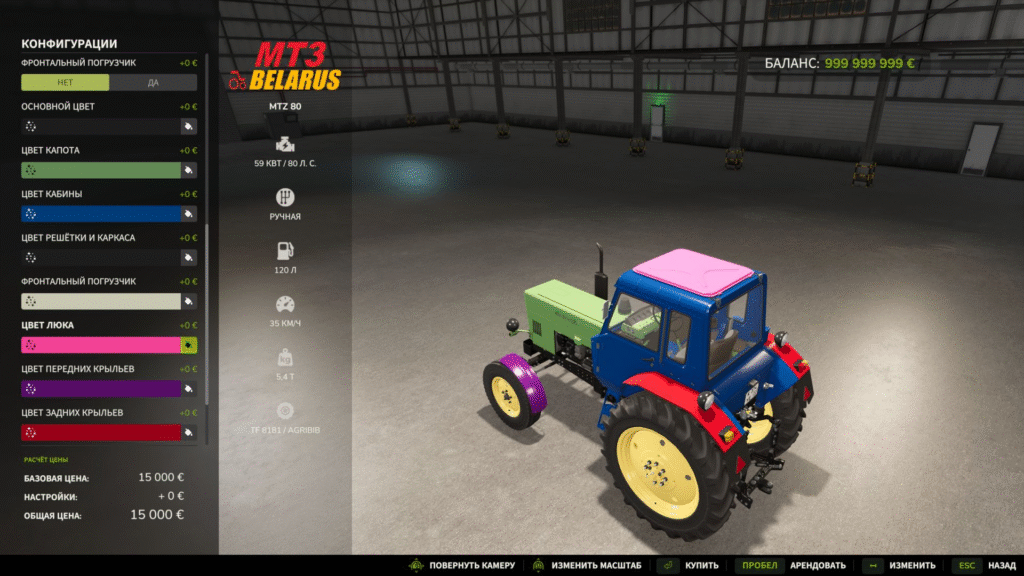
Task: Select the beige front loader color bar
Action: coord(100,301)
